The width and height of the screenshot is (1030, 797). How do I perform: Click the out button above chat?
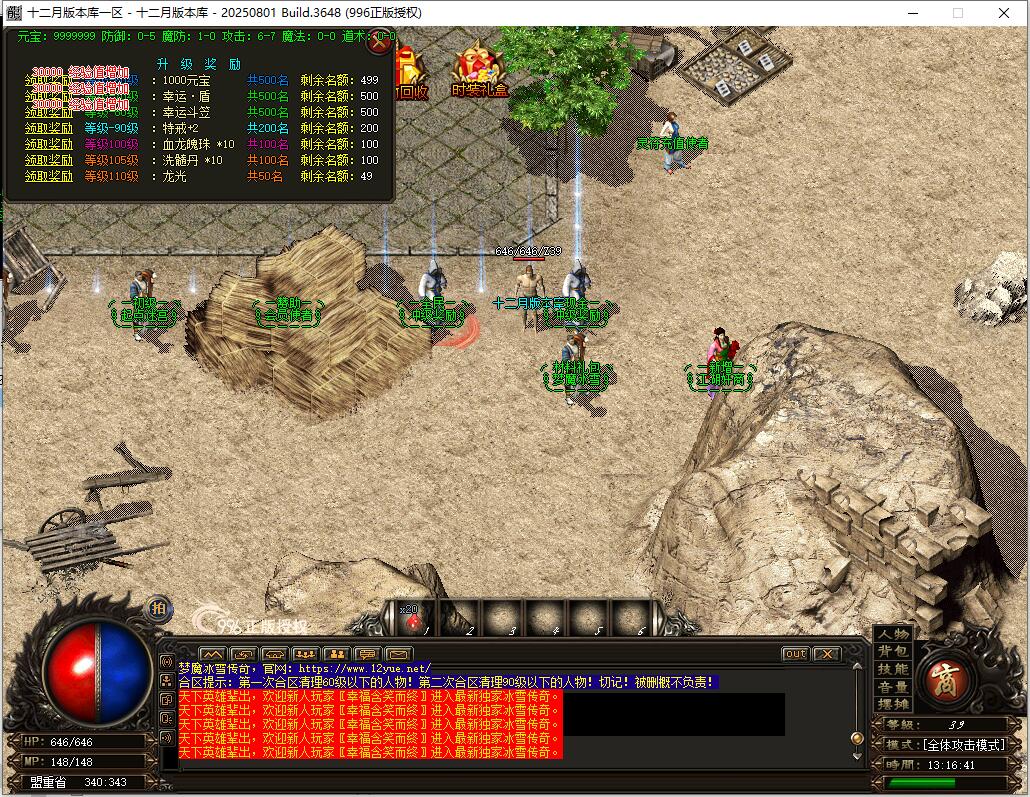tap(795, 654)
